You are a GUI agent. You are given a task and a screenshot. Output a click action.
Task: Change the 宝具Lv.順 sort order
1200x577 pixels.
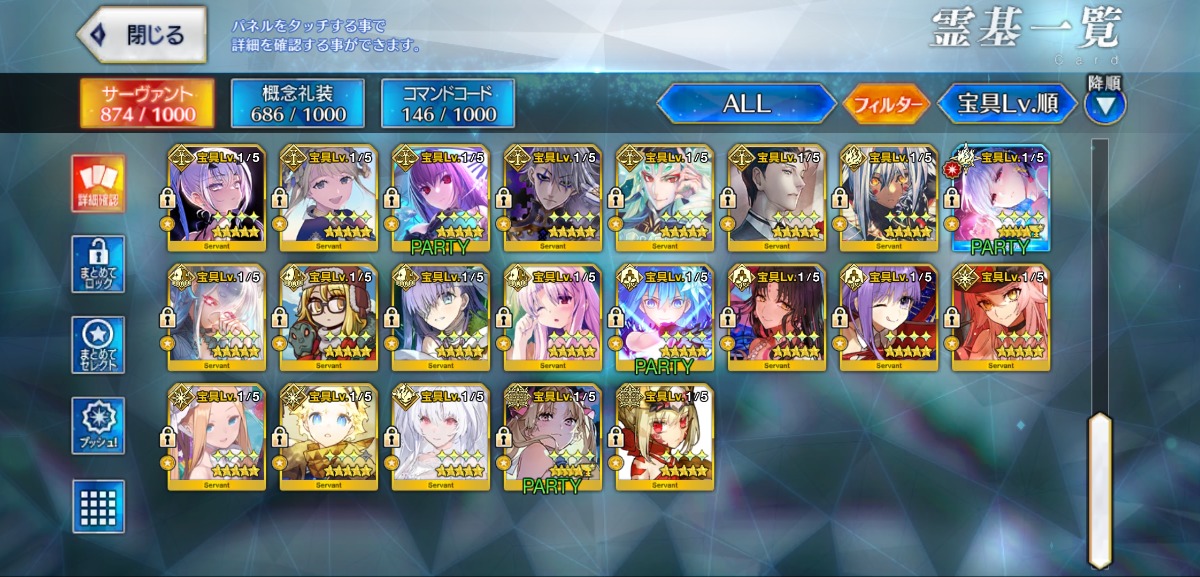1008,104
